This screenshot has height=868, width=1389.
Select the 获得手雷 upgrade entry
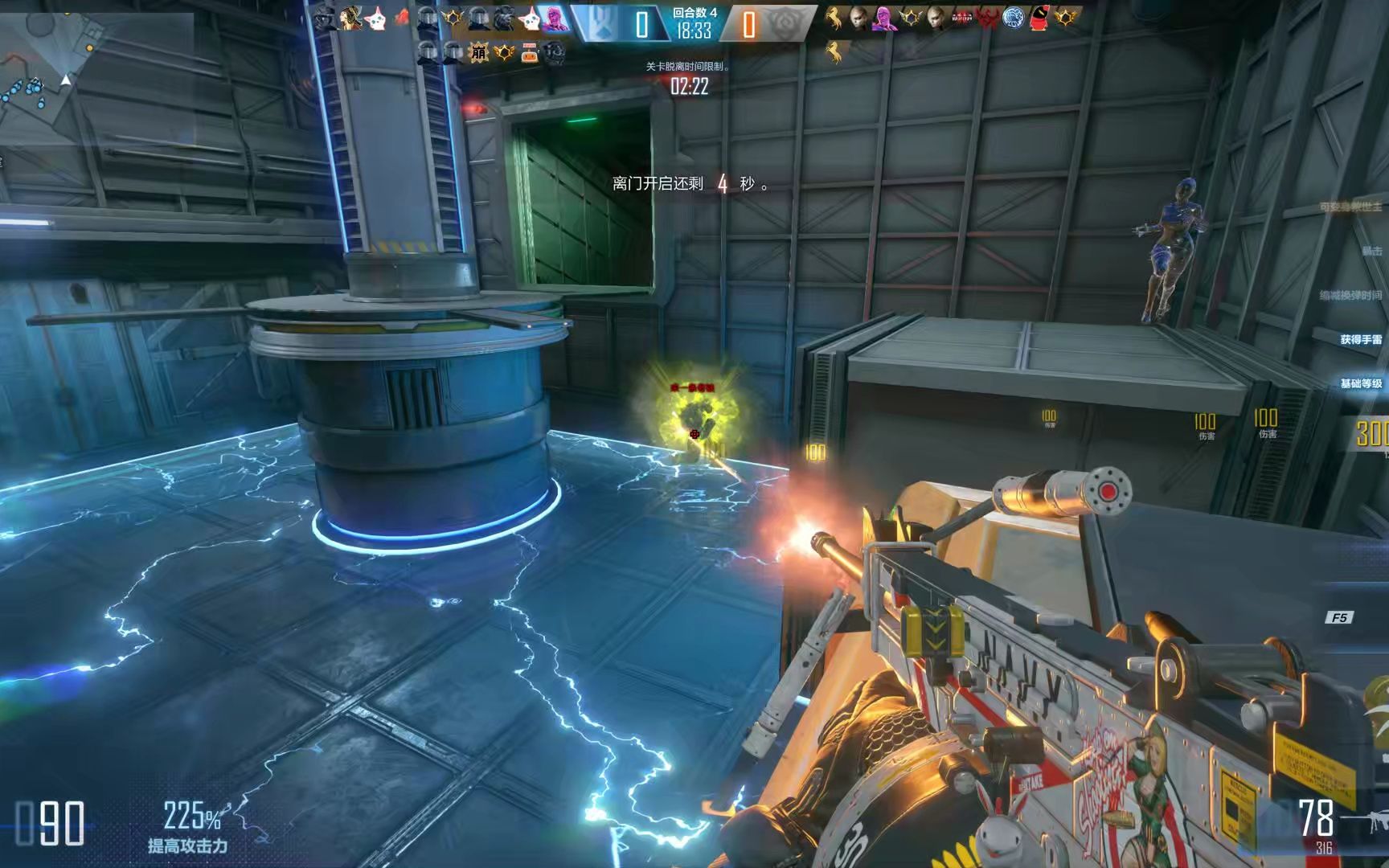pyautogui.click(x=1360, y=340)
